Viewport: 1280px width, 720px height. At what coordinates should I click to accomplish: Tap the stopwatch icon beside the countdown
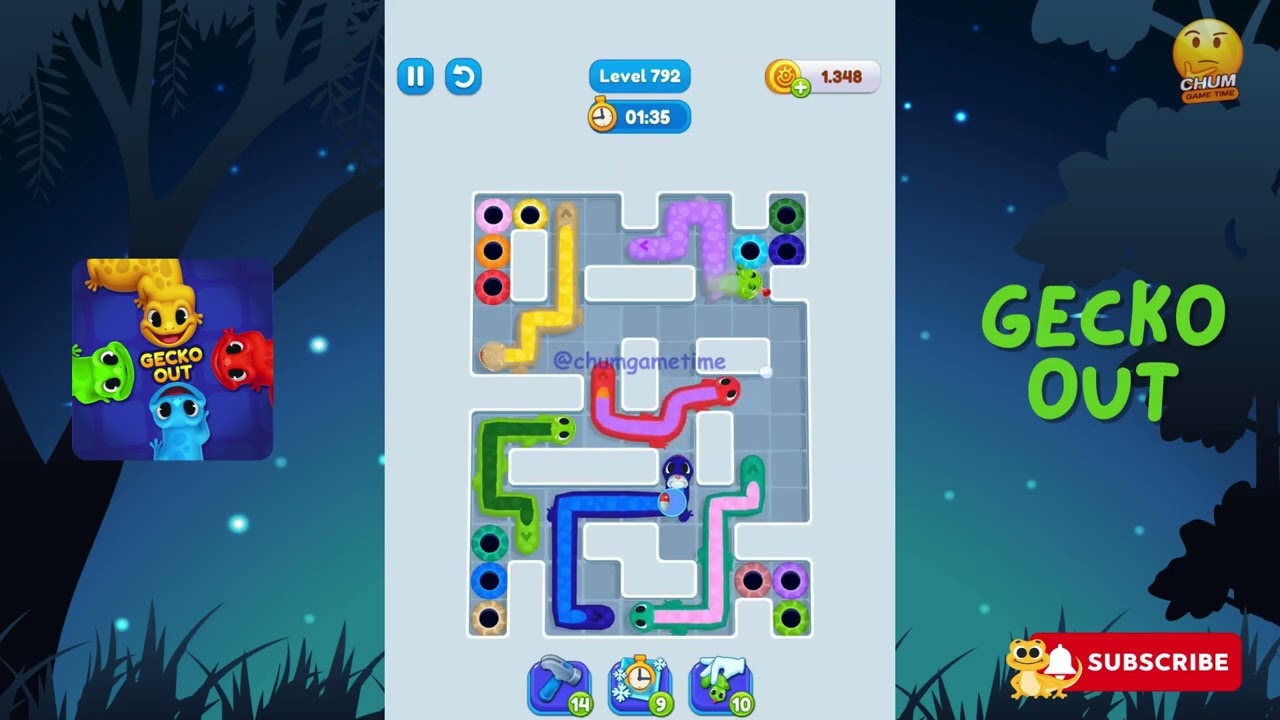pyautogui.click(x=601, y=117)
